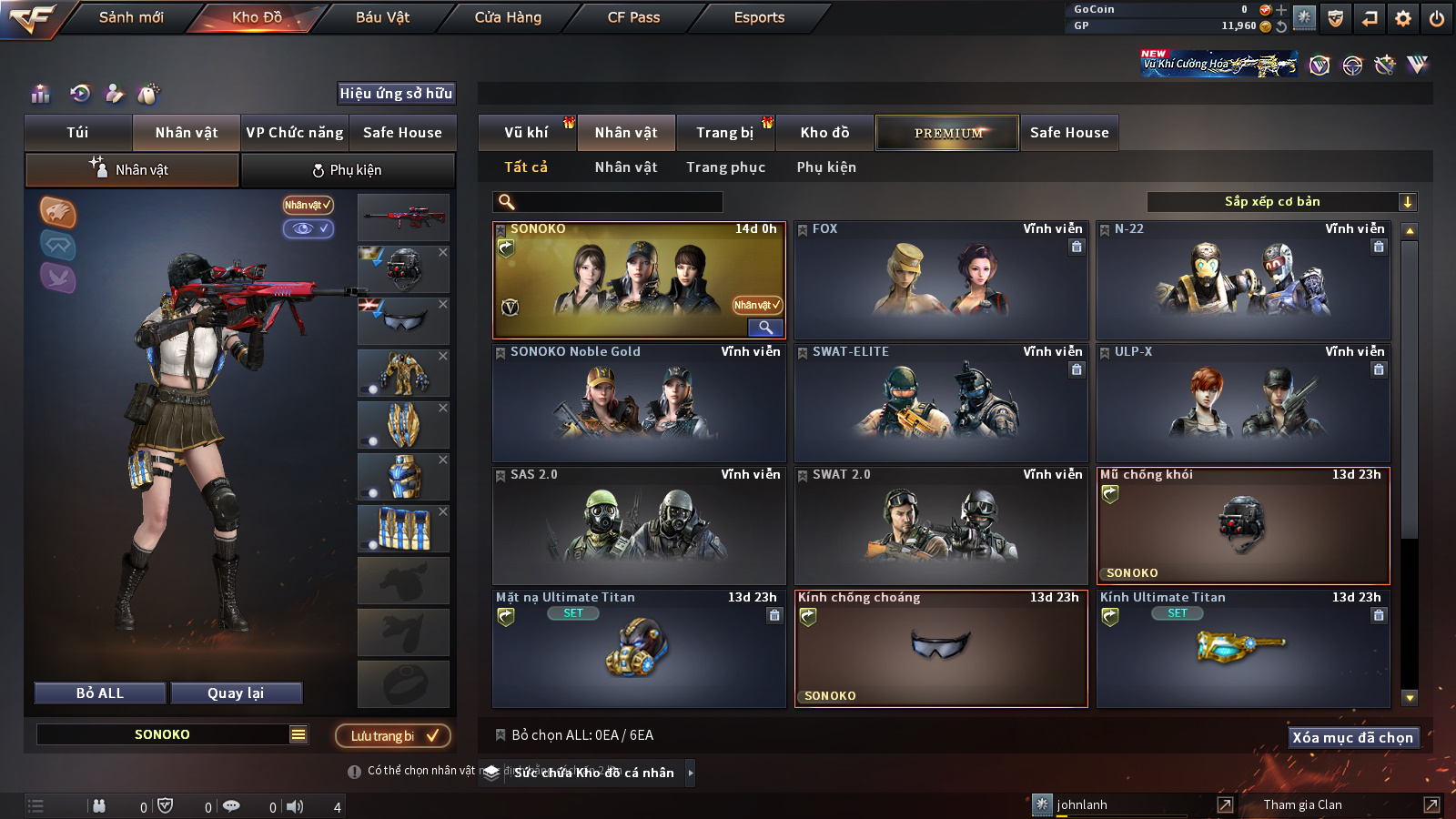Open the Sắp xếp cơ bản sort dropdown
Viewport: 1456px width, 819px height.
(1281, 202)
